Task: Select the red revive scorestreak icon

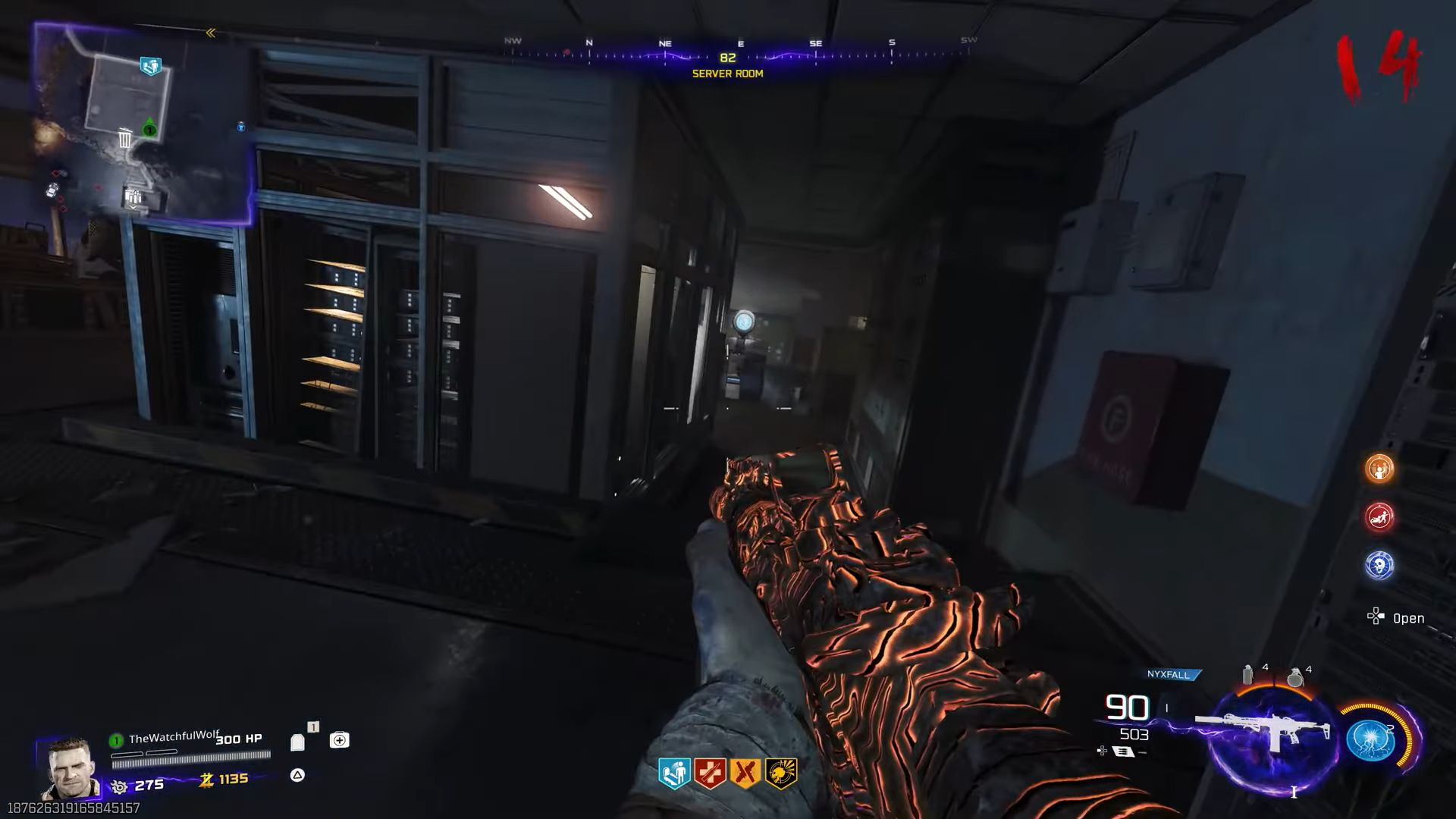Action: [x=1379, y=517]
